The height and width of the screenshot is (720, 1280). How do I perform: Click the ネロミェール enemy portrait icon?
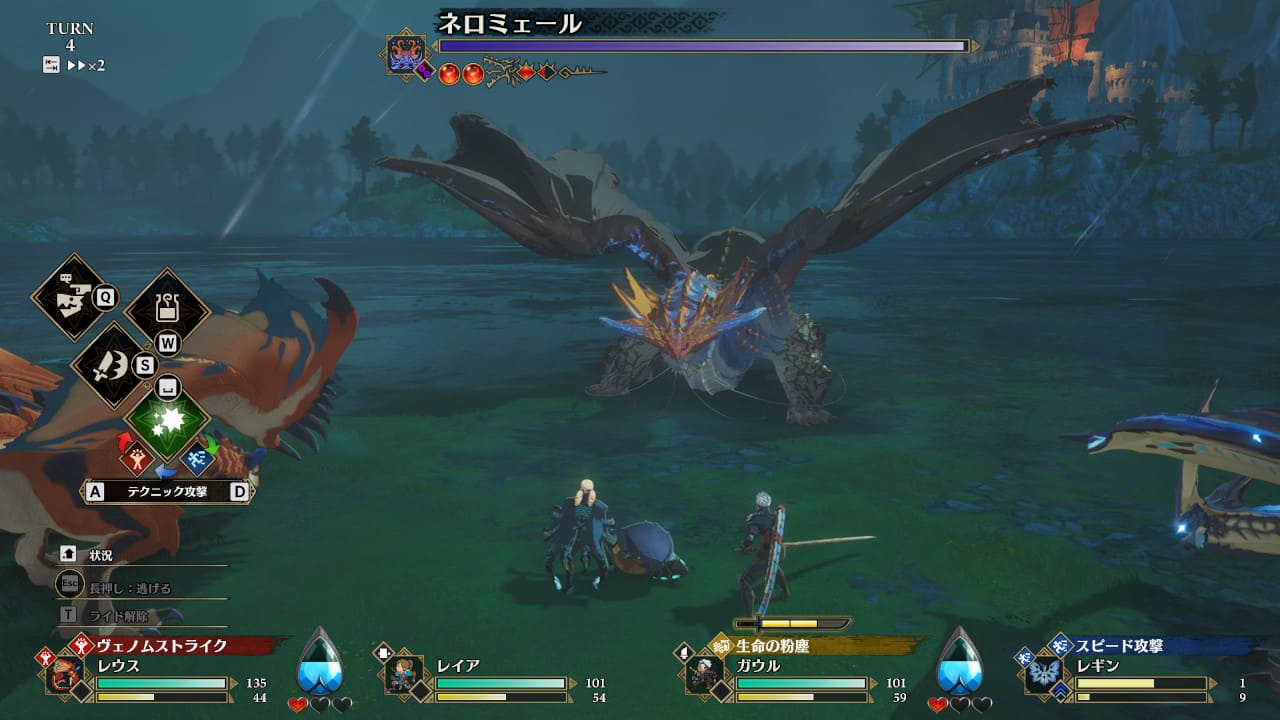[x=407, y=54]
